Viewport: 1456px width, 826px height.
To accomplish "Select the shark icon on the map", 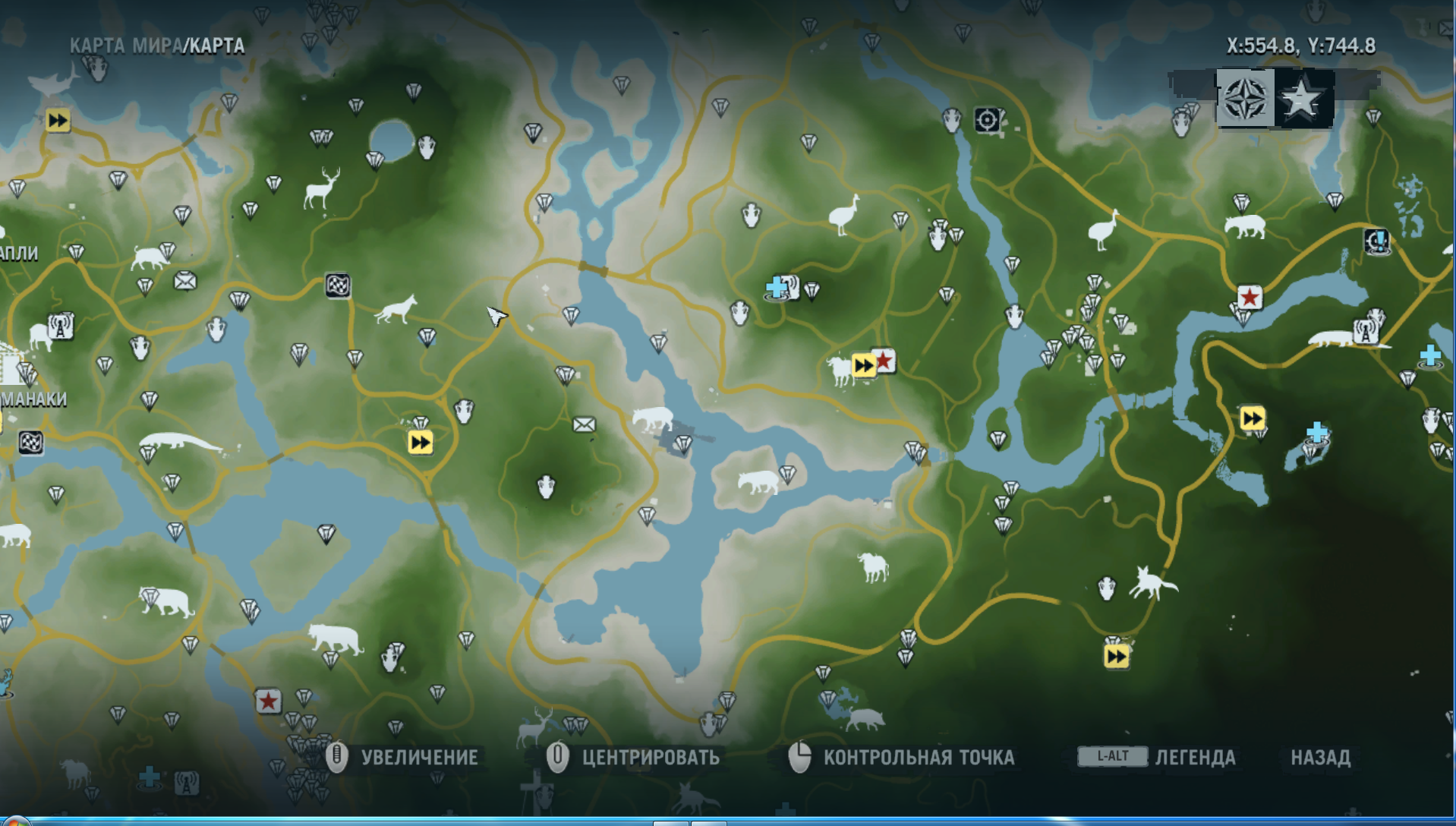I will [53, 80].
